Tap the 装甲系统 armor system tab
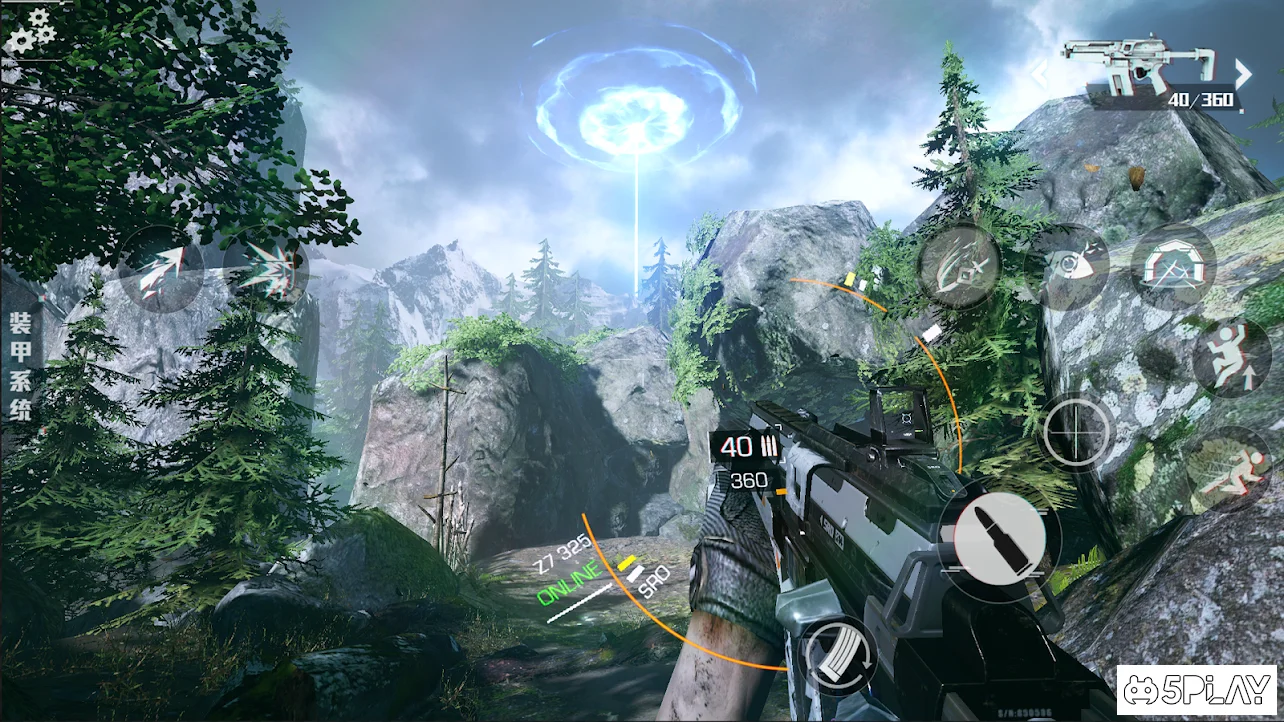 20,366
